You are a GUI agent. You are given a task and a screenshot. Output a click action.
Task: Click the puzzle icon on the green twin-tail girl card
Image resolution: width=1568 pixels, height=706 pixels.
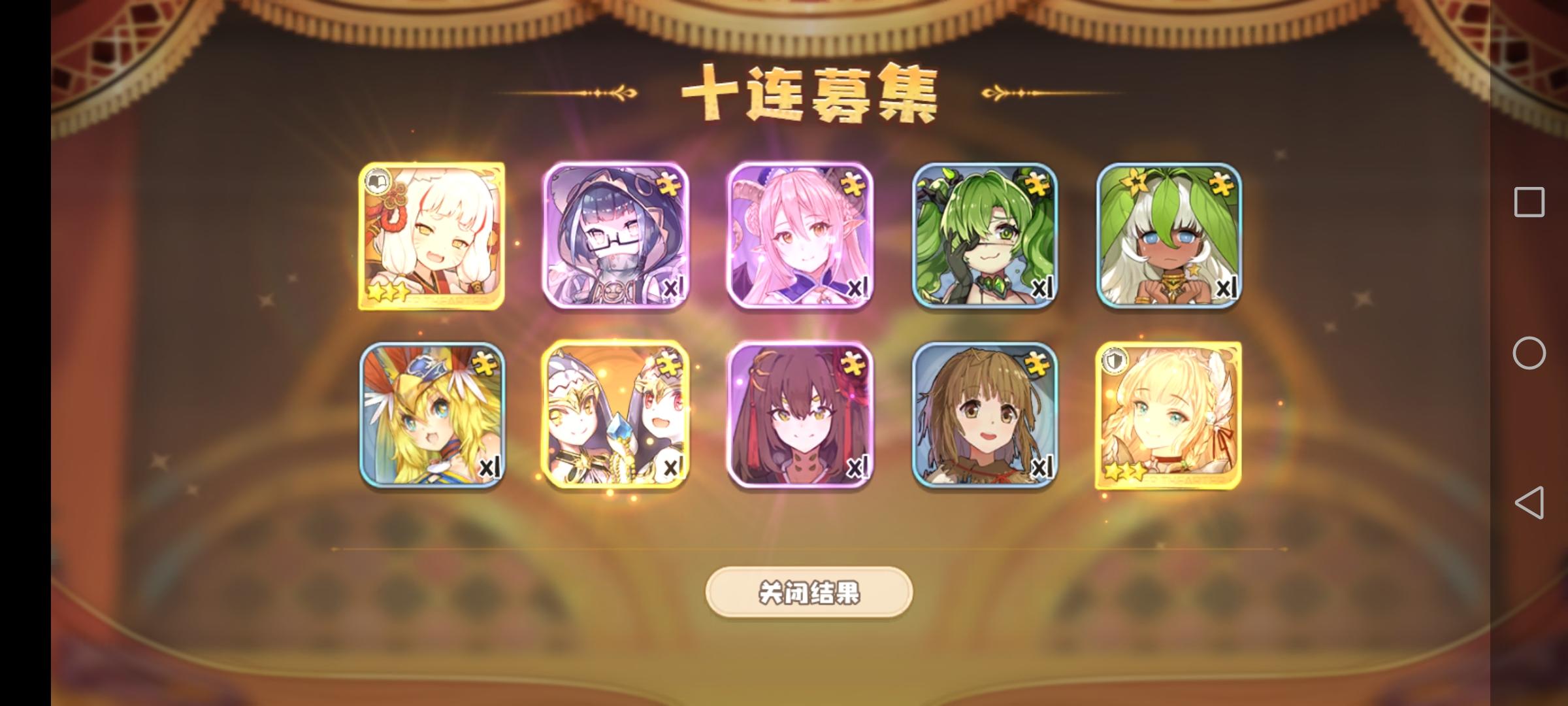1037,184
